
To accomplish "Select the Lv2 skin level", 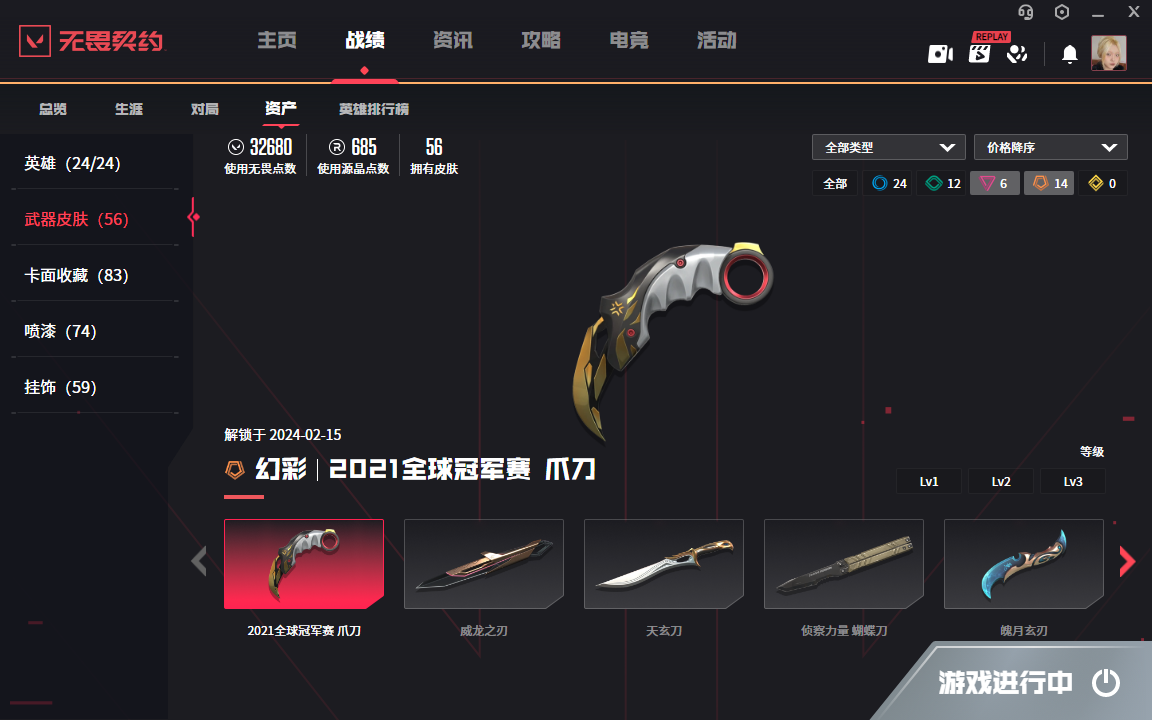I will point(1001,481).
